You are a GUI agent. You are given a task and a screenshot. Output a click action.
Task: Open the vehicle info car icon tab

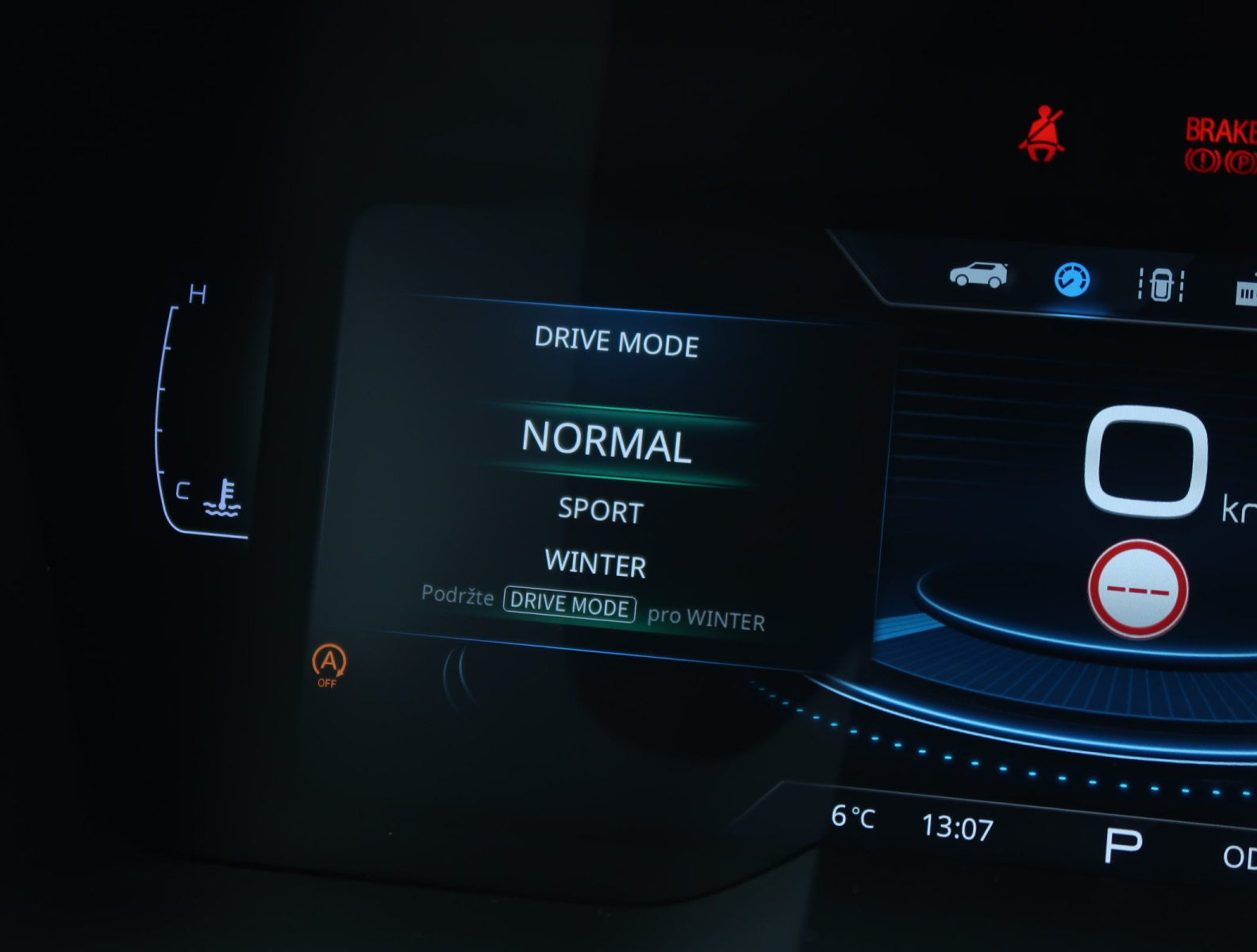click(x=978, y=274)
